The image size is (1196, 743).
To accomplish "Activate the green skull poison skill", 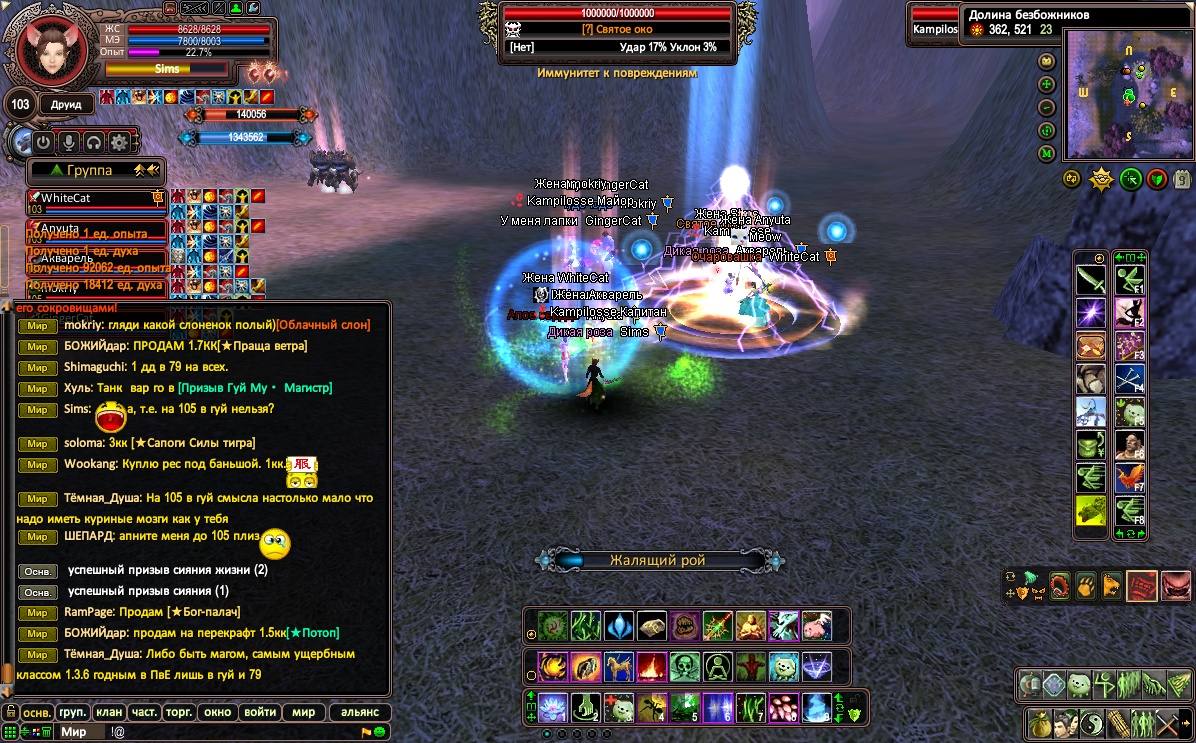I will [x=684, y=666].
